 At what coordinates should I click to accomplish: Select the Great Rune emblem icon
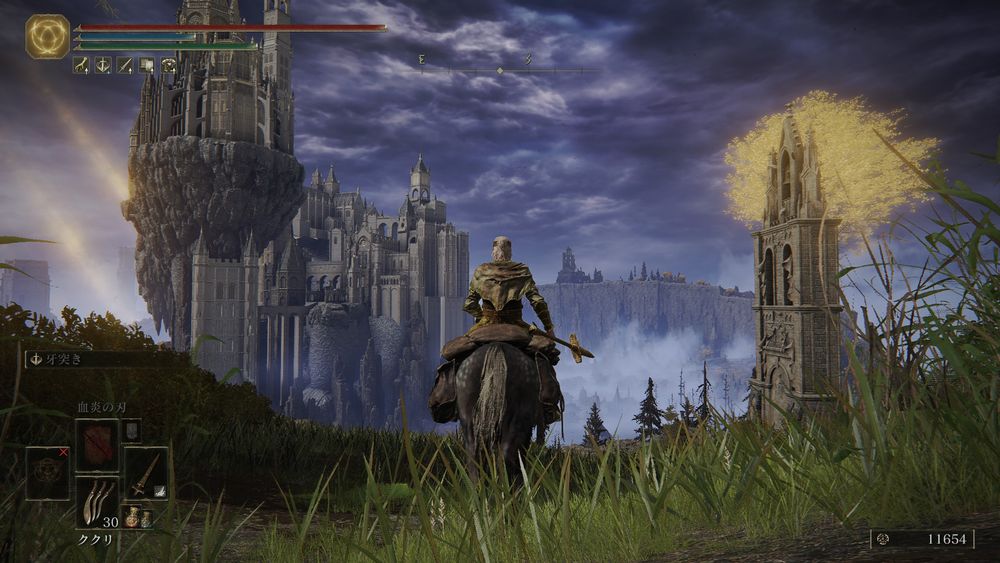click(47, 36)
